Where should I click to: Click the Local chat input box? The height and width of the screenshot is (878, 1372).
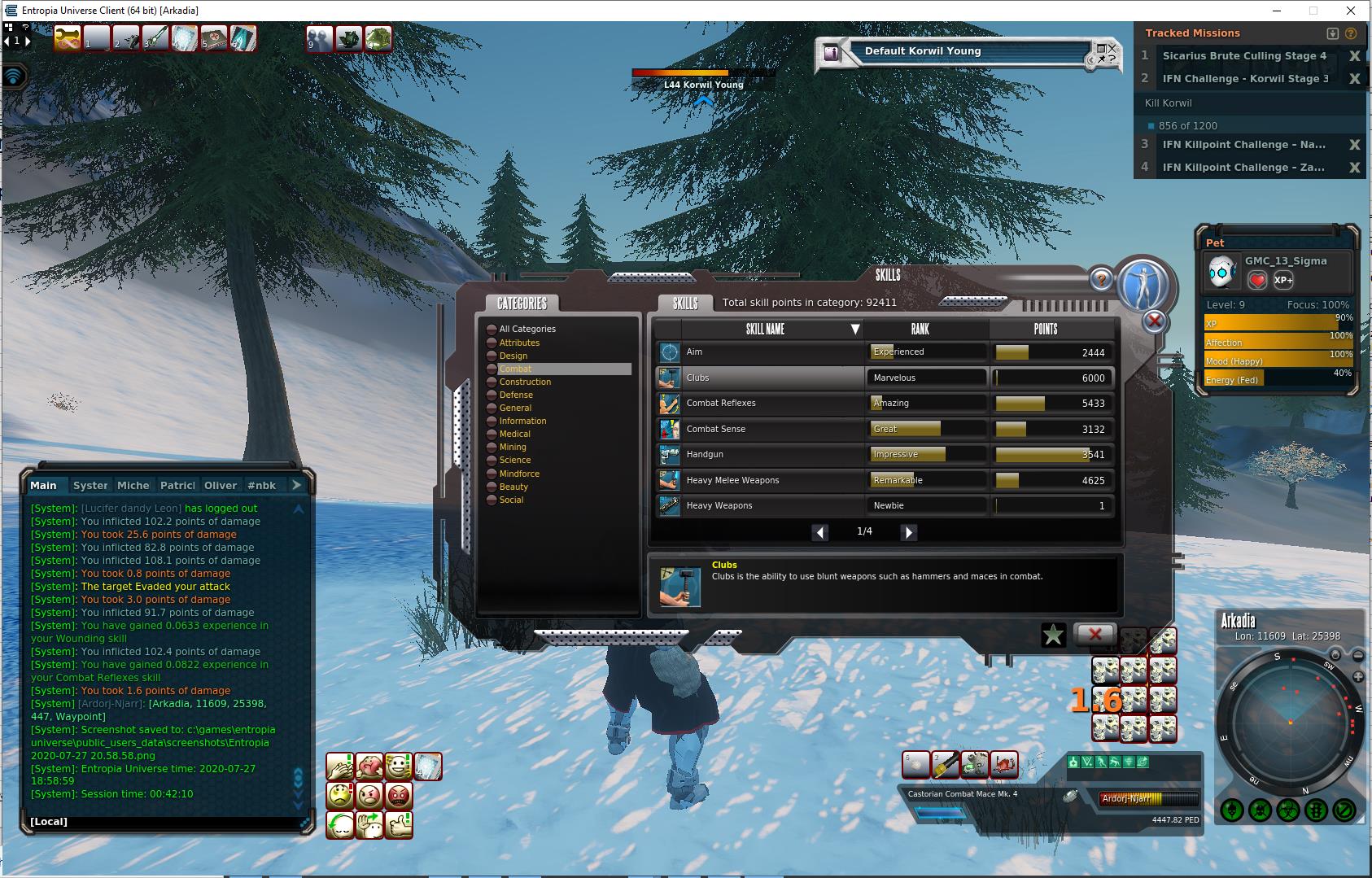tap(163, 822)
